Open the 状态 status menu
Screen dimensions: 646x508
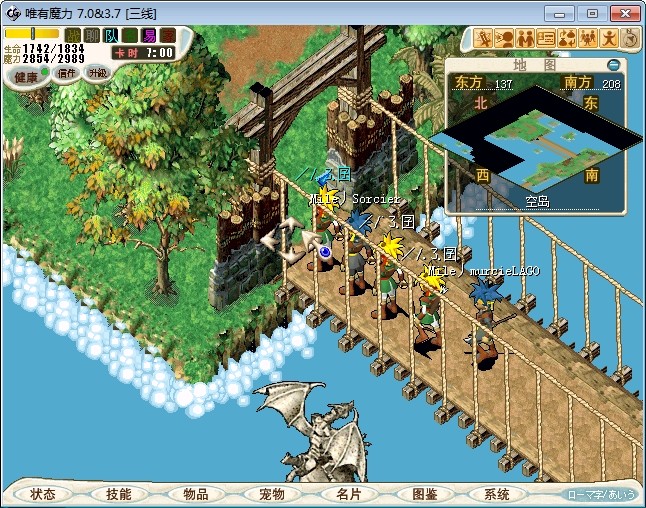point(43,494)
